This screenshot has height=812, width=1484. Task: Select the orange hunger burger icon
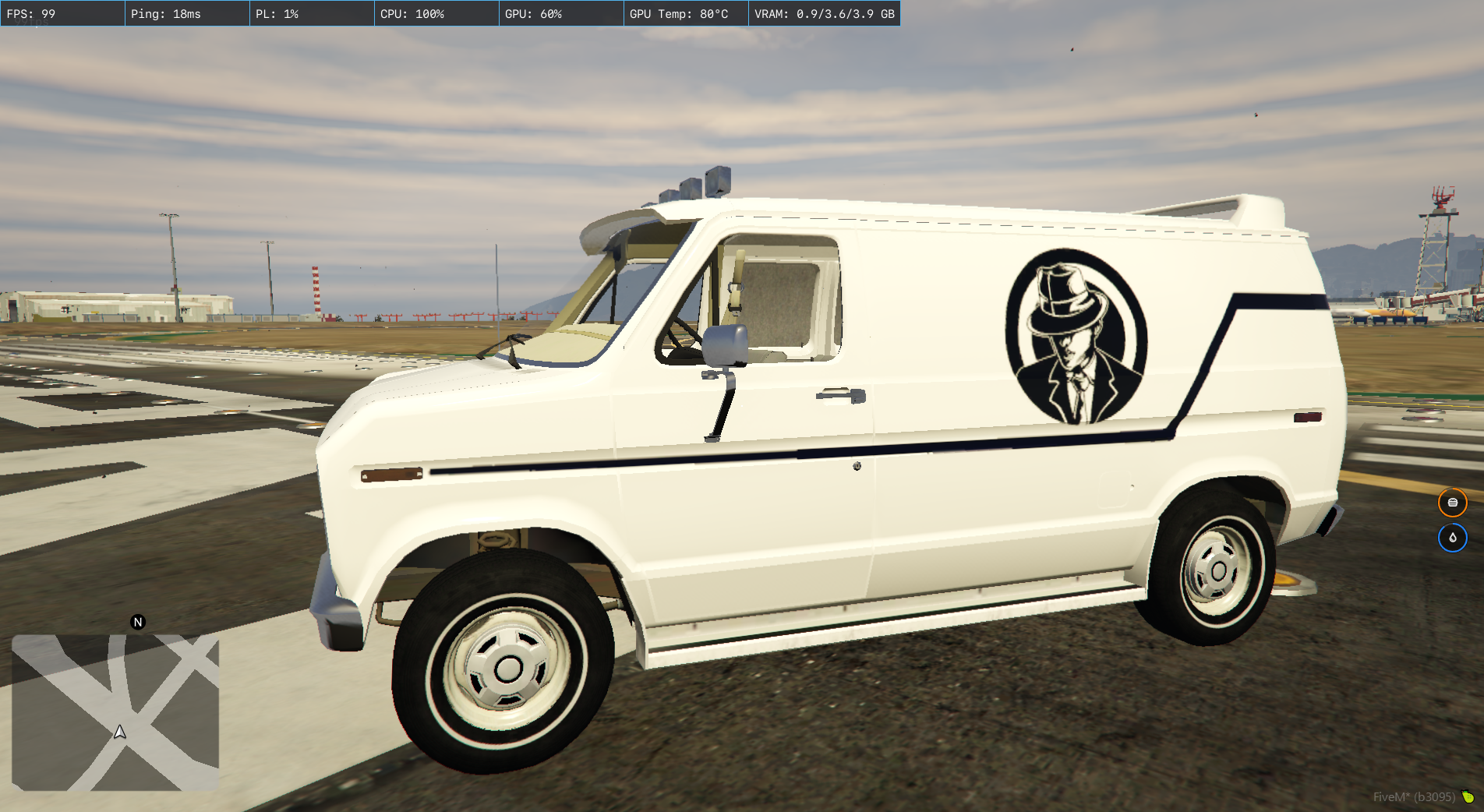(x=1452, y=503)
